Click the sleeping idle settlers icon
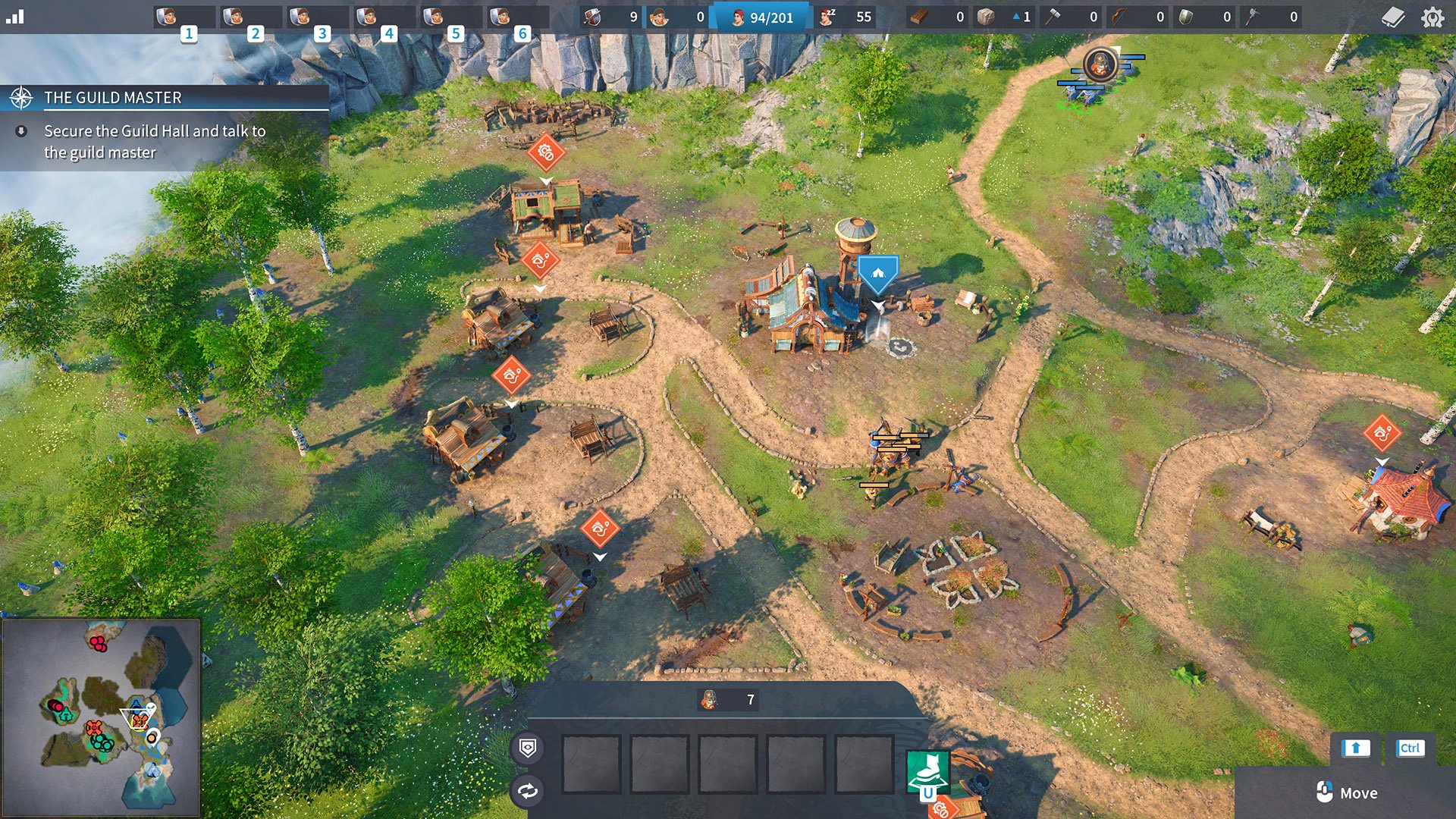The width and height of the screenshot is (1456, 819). (828, 17)
